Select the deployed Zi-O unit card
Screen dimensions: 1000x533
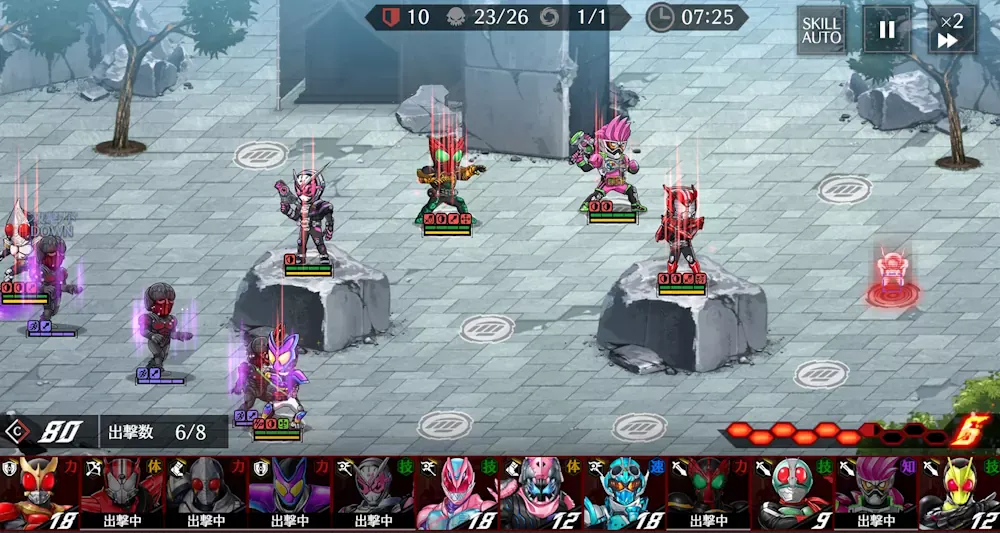[373, 492]
